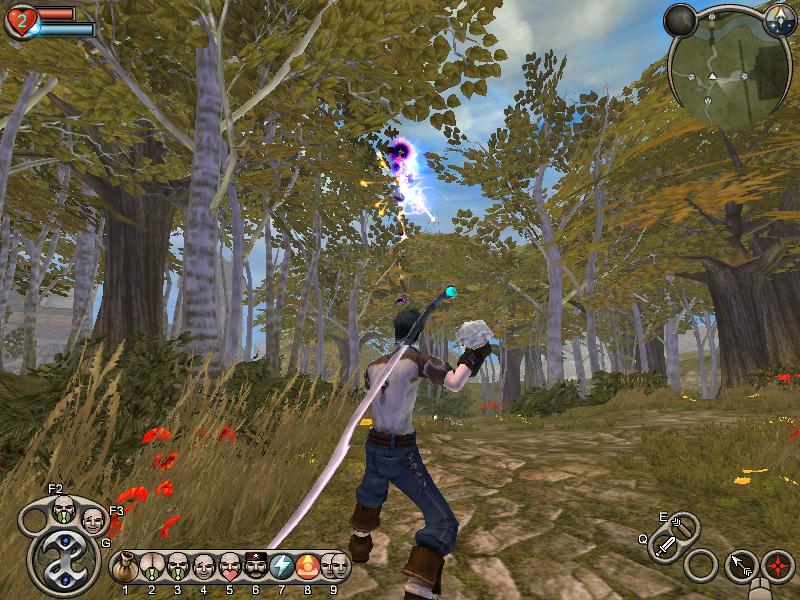The image size is (800, 600).
Task: Activate the lightning bolt spell in slot 7
Action: click(x=282, y=567)
